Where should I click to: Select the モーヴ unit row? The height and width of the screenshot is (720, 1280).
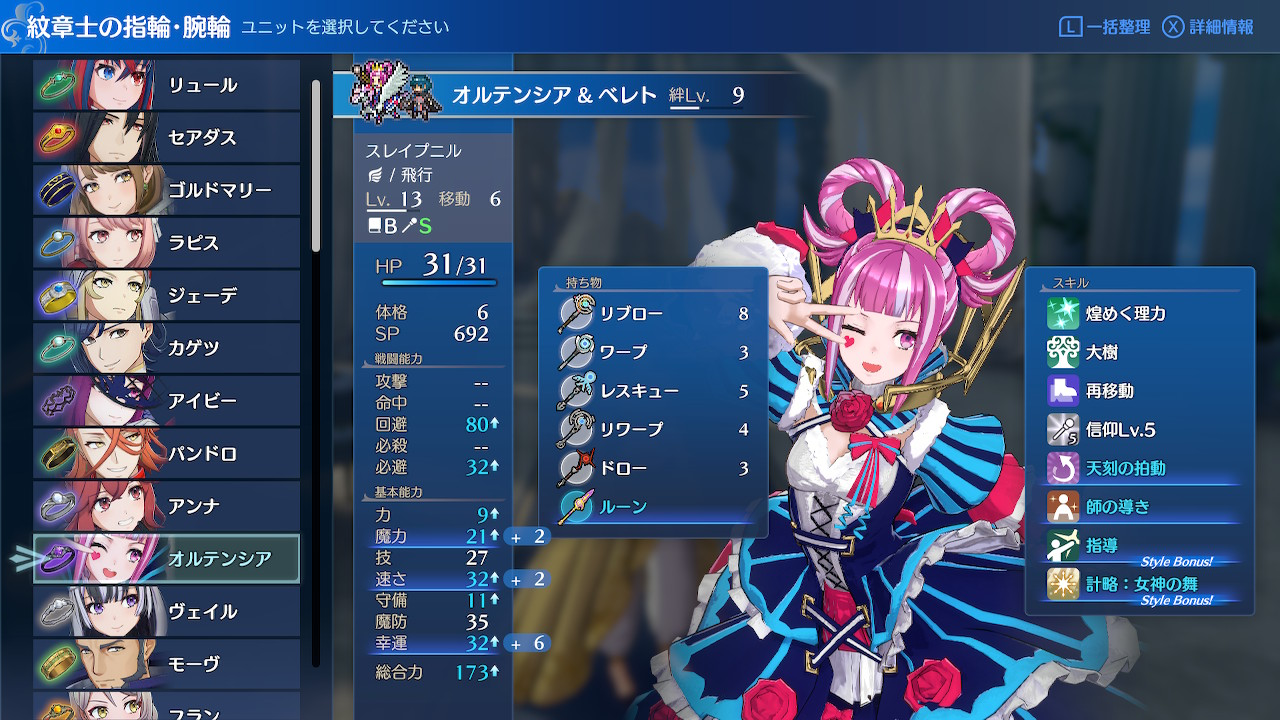pyautogui.click(x=167, y=664)
